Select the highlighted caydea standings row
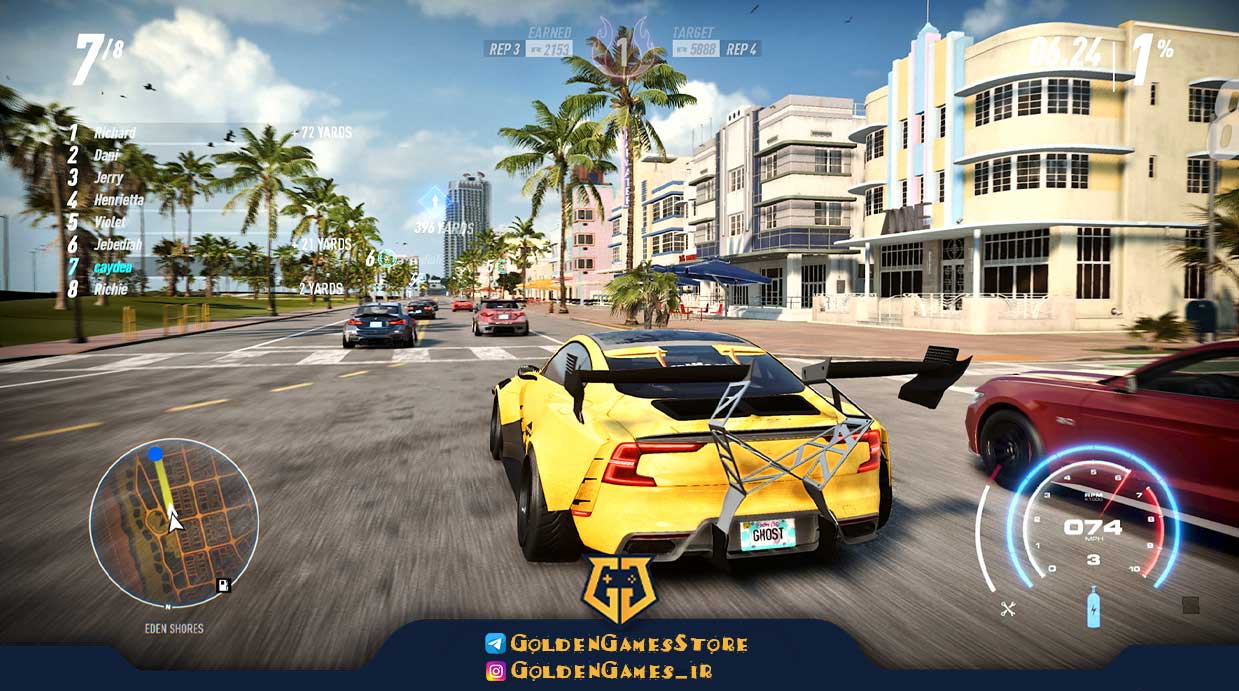Image resolution: width=1239 pixels, height=691 pixels. pos(112,267)
